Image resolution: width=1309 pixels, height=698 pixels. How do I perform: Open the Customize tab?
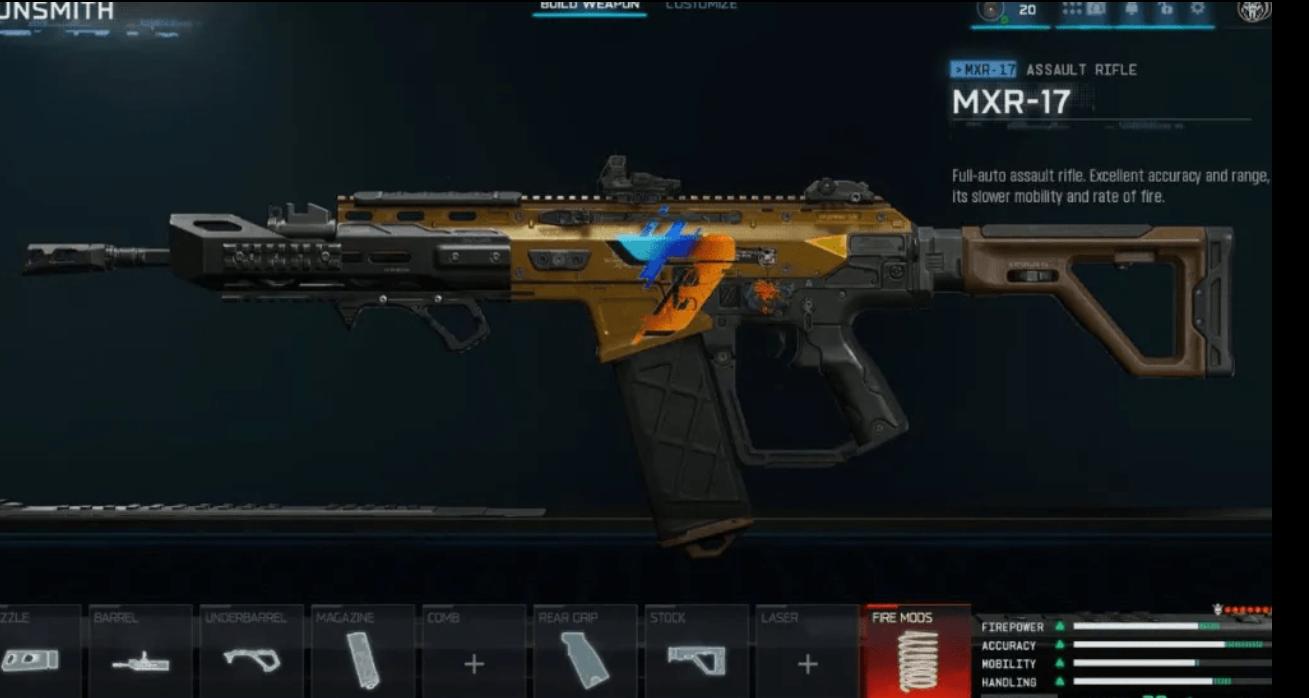(x=701, y=6)
